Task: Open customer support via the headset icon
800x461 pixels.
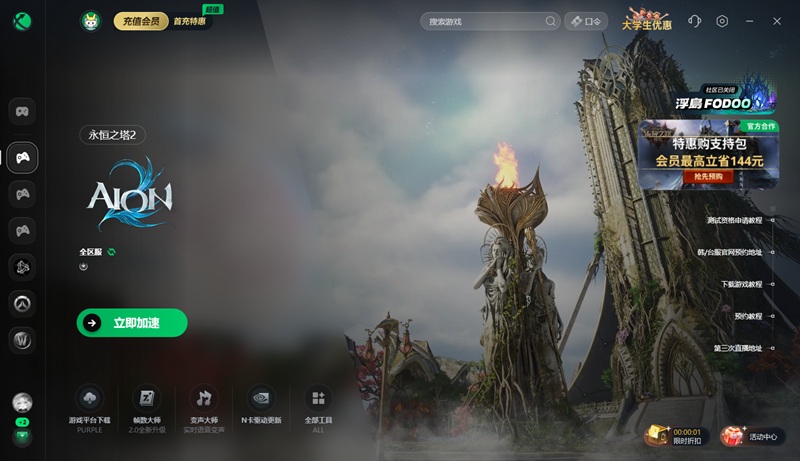Action: pyautogui.click(x=695, y=21)
